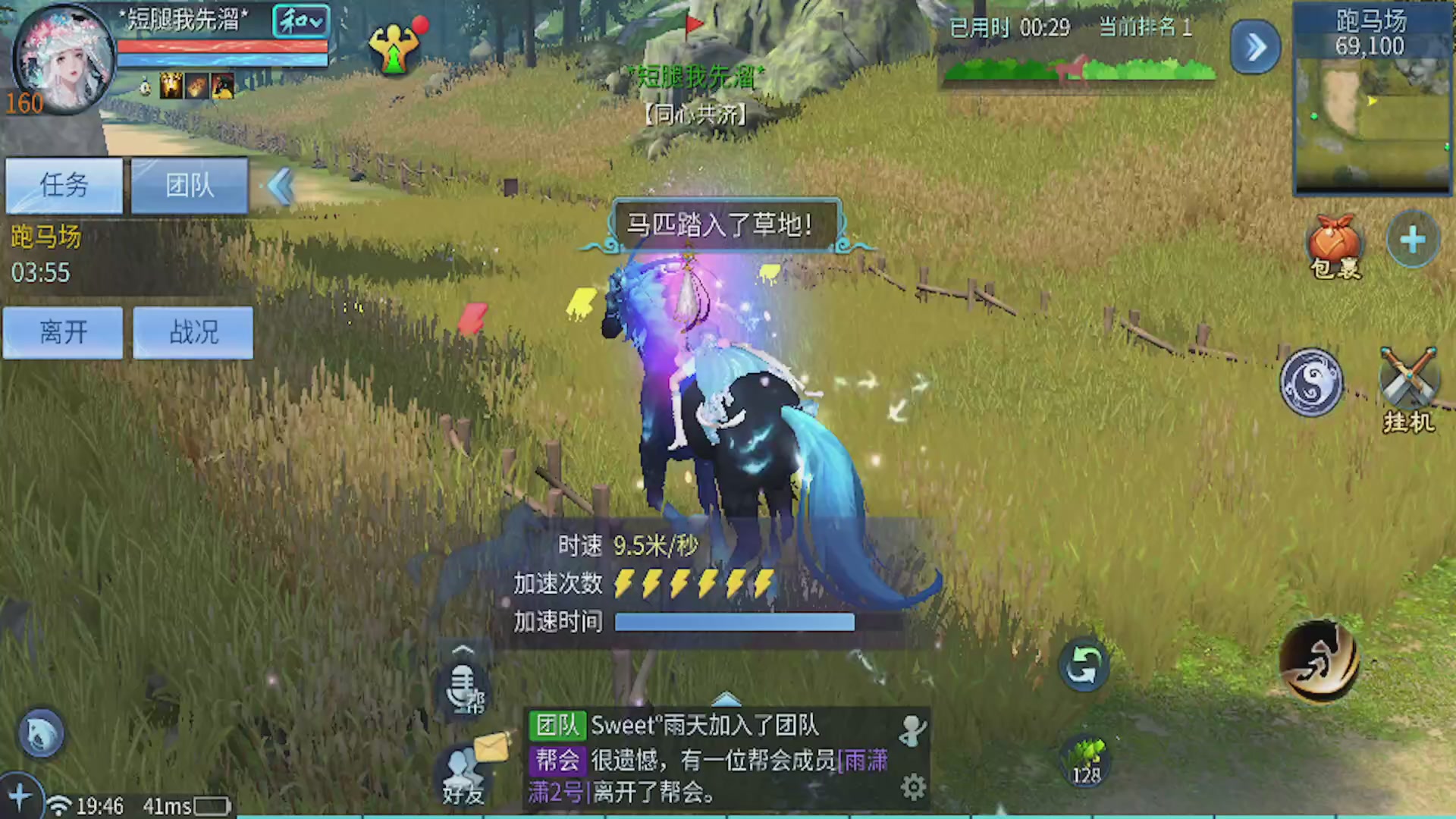The height and width of the screenshot is (819, 1456).
Task: Select the yin-yang skill icon
Action: point(1312,383)
